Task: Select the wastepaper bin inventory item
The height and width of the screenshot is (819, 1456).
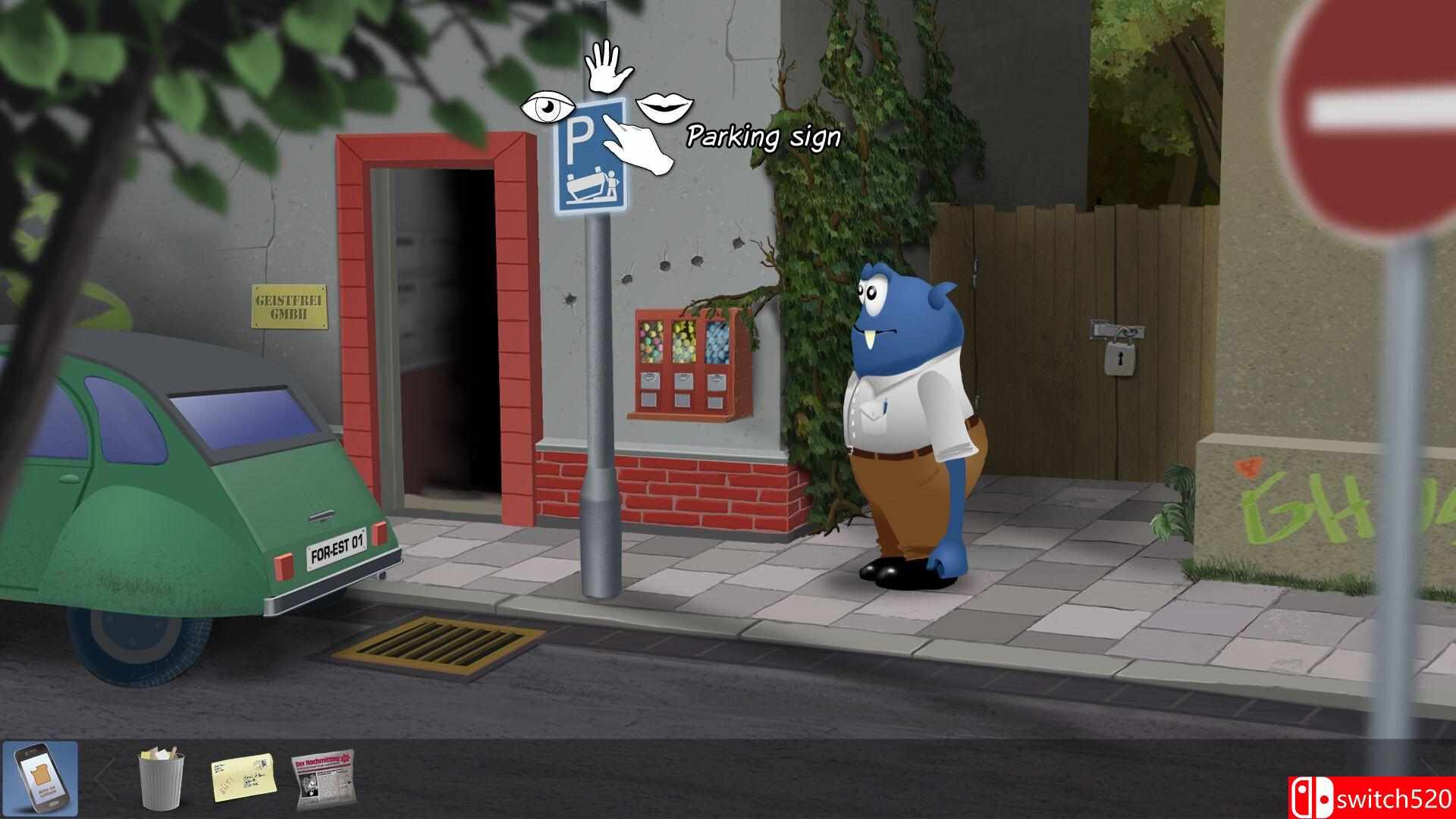Action: coord(162,780)
